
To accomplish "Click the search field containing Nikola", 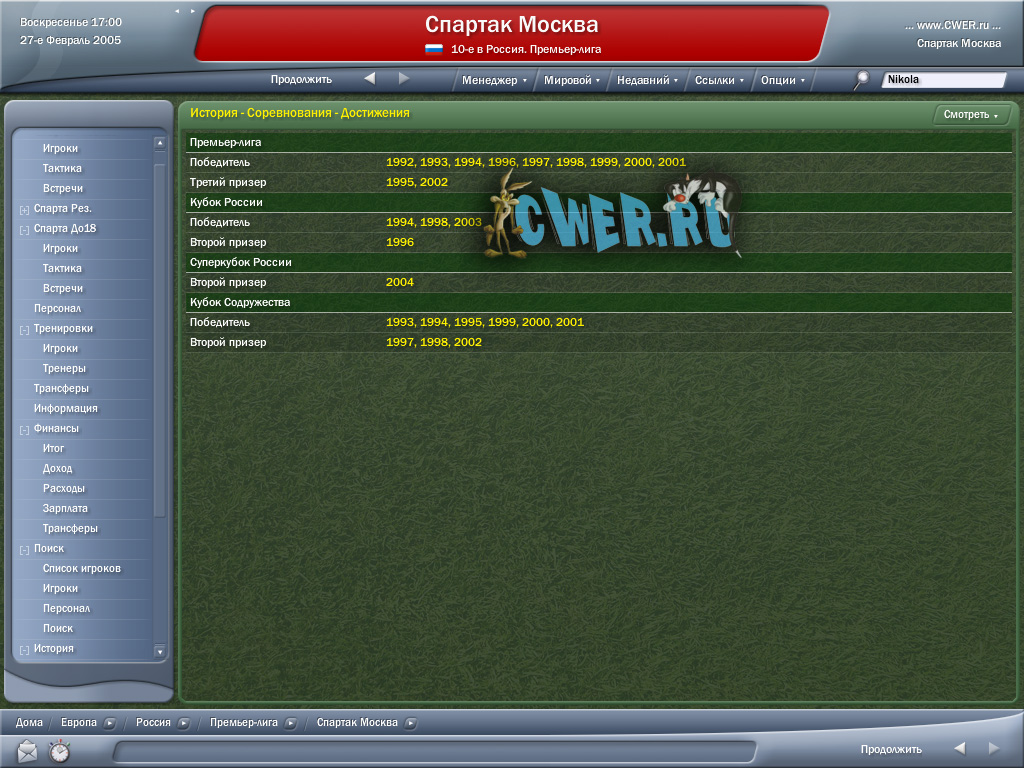I will [943, 80].
